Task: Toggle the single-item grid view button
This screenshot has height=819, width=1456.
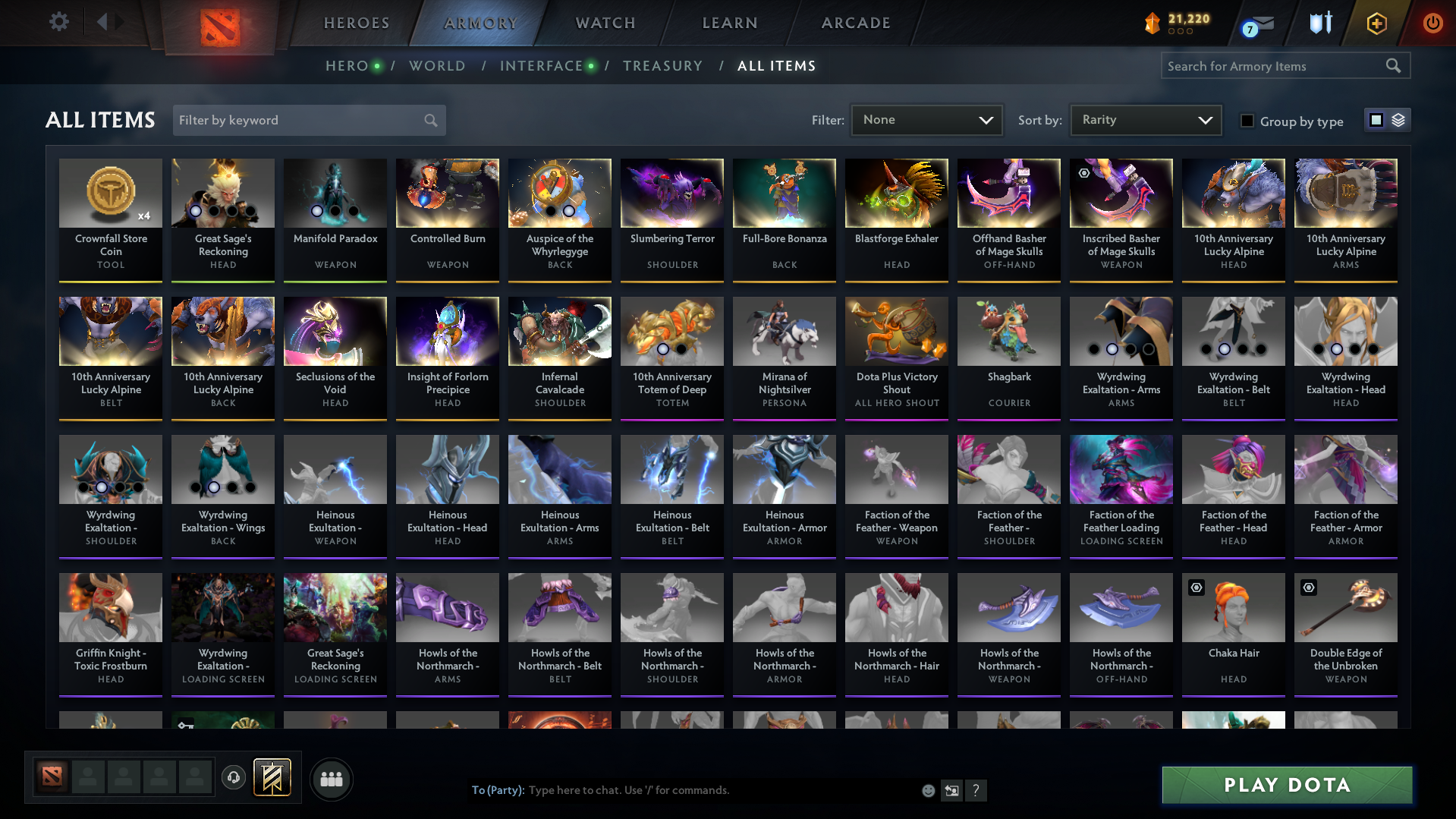Action: coord(1376,120)
